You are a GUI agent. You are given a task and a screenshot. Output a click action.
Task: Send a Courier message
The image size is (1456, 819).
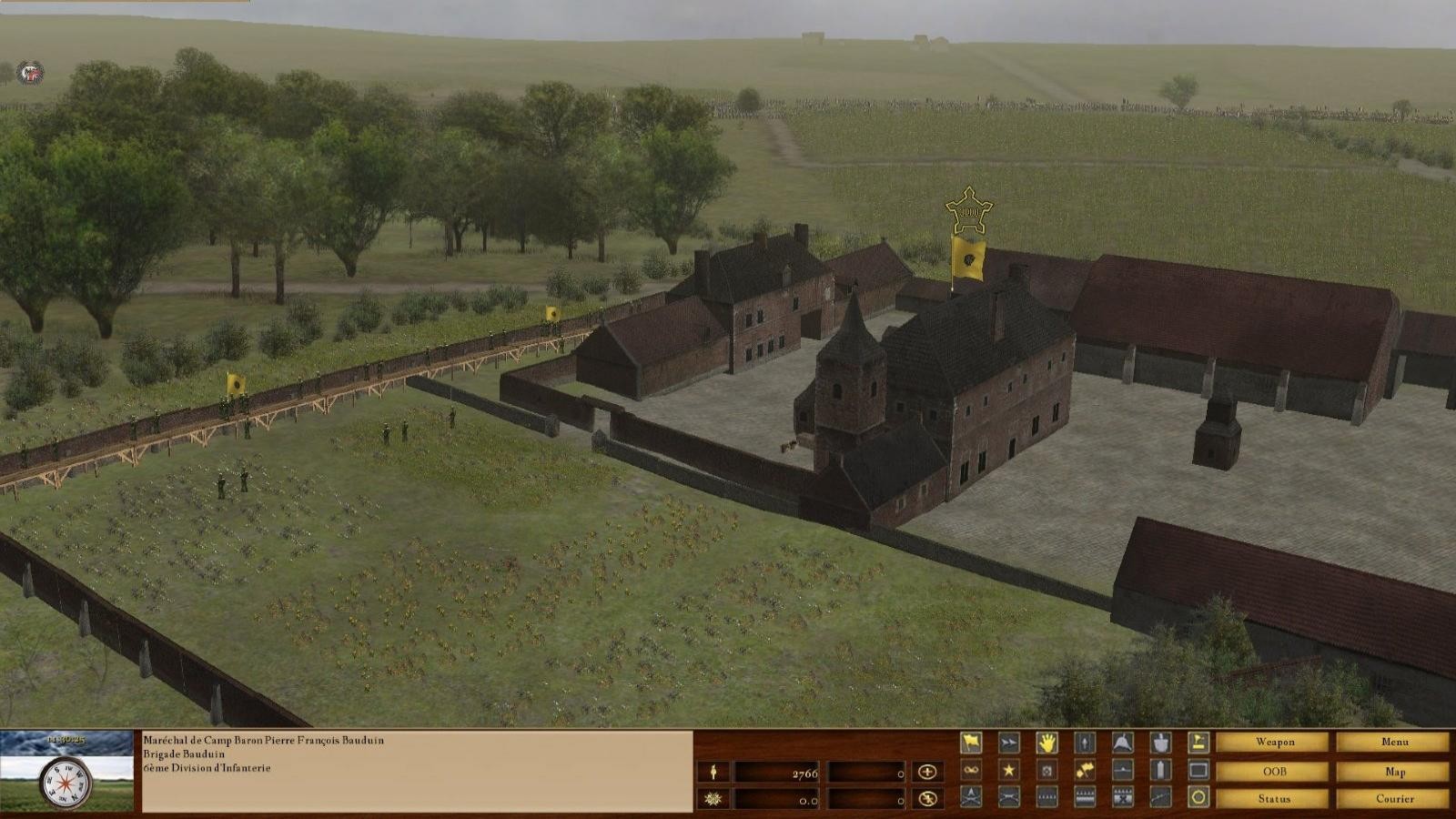(x=1394, y=799)
